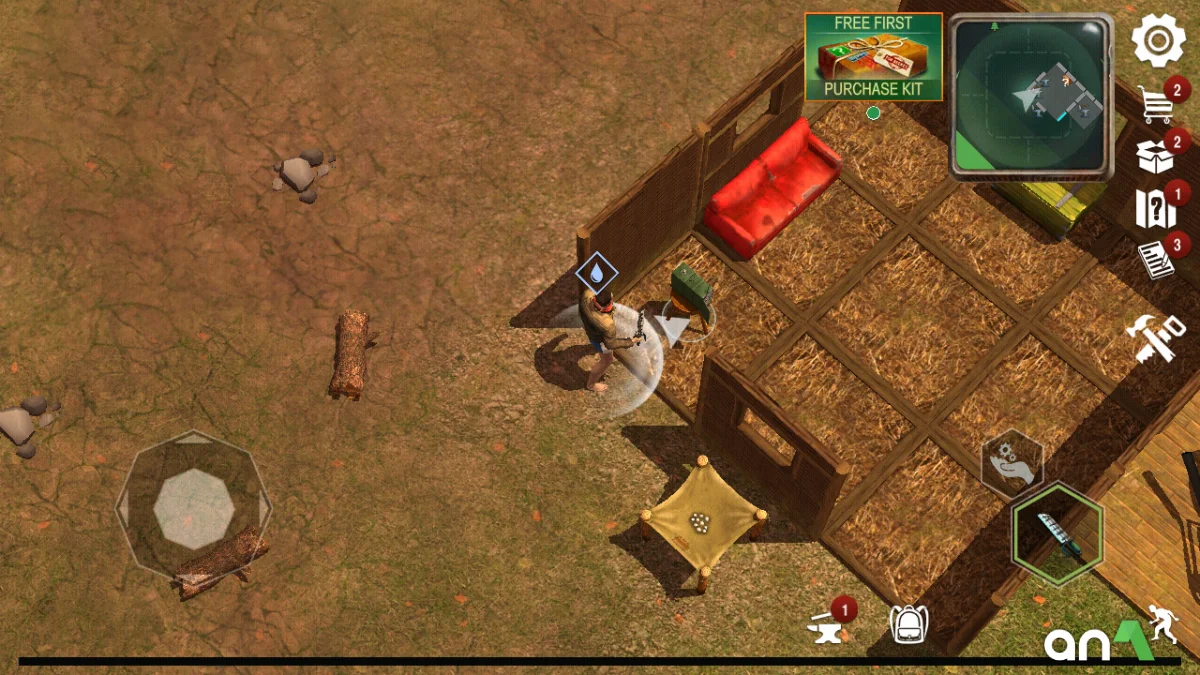Image resolution: width=1200 pixels, height=675 pixels.
Task: Open the question-mark map icon
Action: (x=1156, y=210)
